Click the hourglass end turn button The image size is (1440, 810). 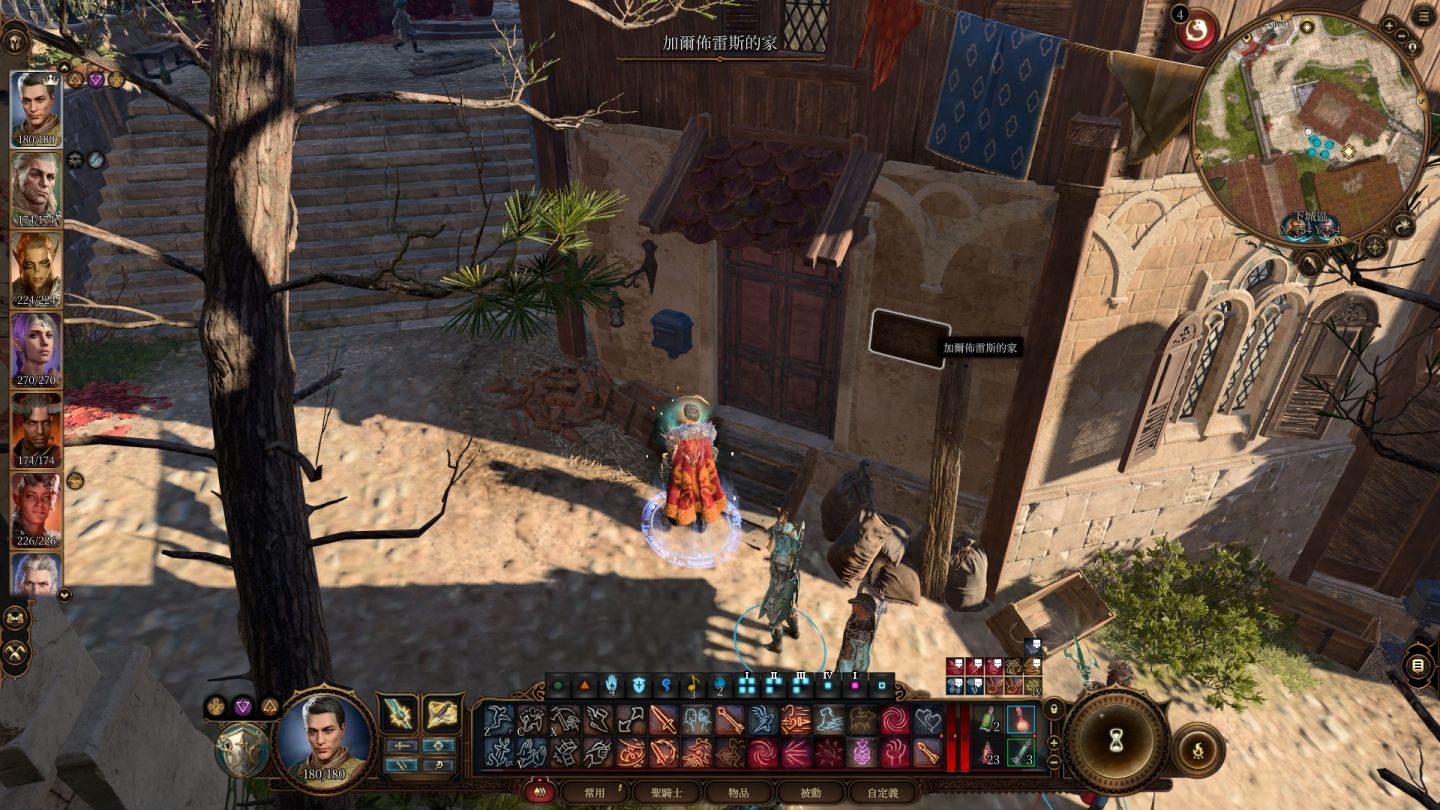click(x=1116, y=740)
